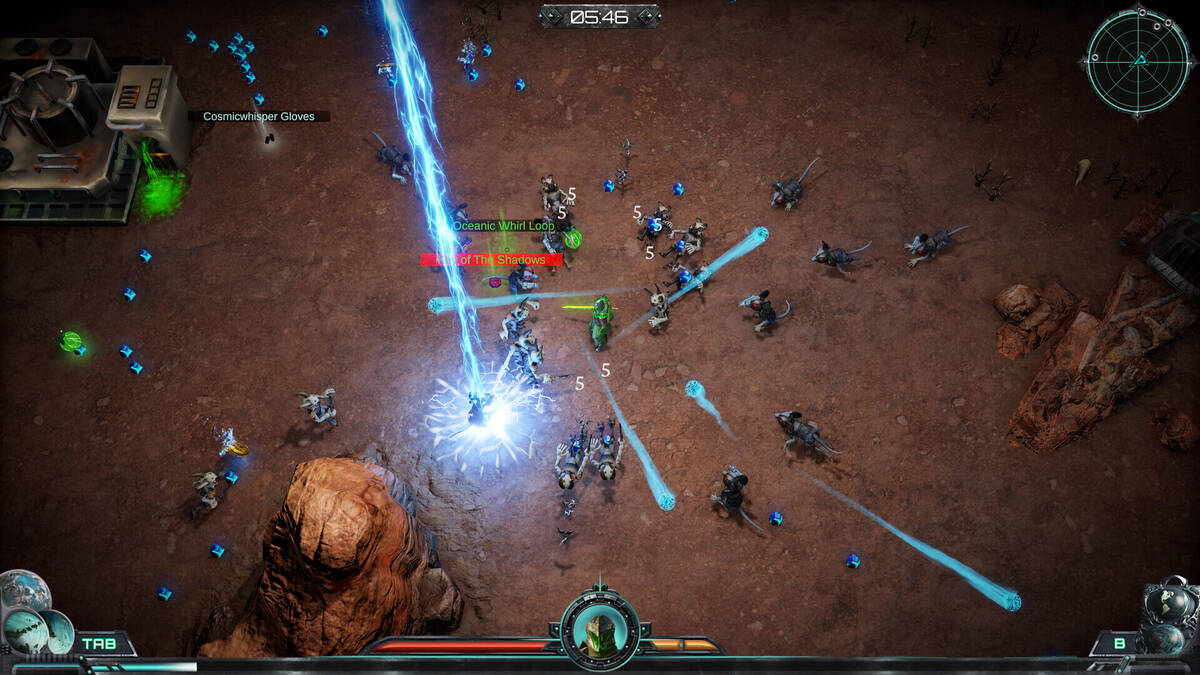Select the Oceanic Whirl Loop item label
The width and height of the screenshot is (1200, 675).
[x=504, y=226]
